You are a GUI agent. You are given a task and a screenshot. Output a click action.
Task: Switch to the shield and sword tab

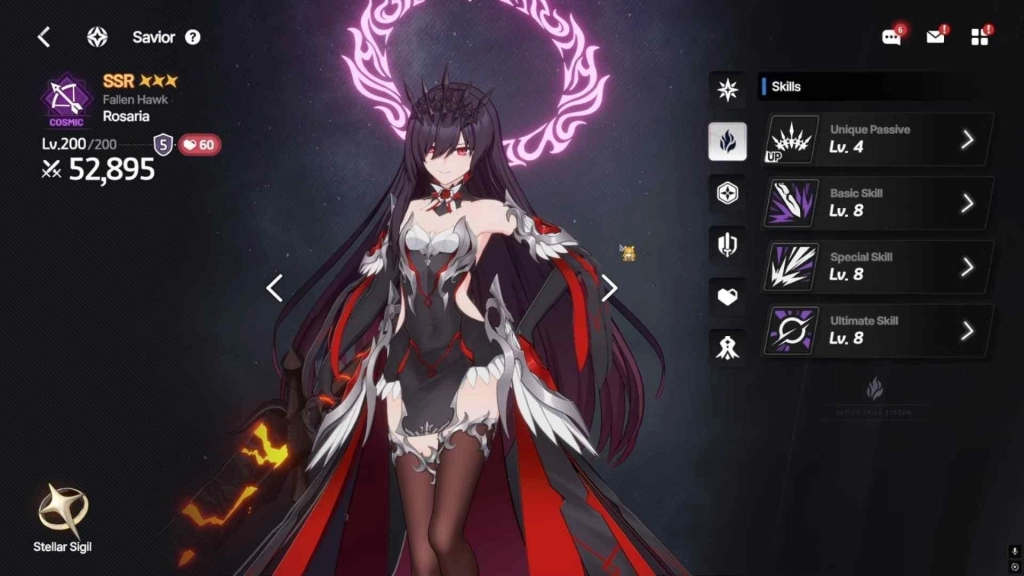point(728,244)
